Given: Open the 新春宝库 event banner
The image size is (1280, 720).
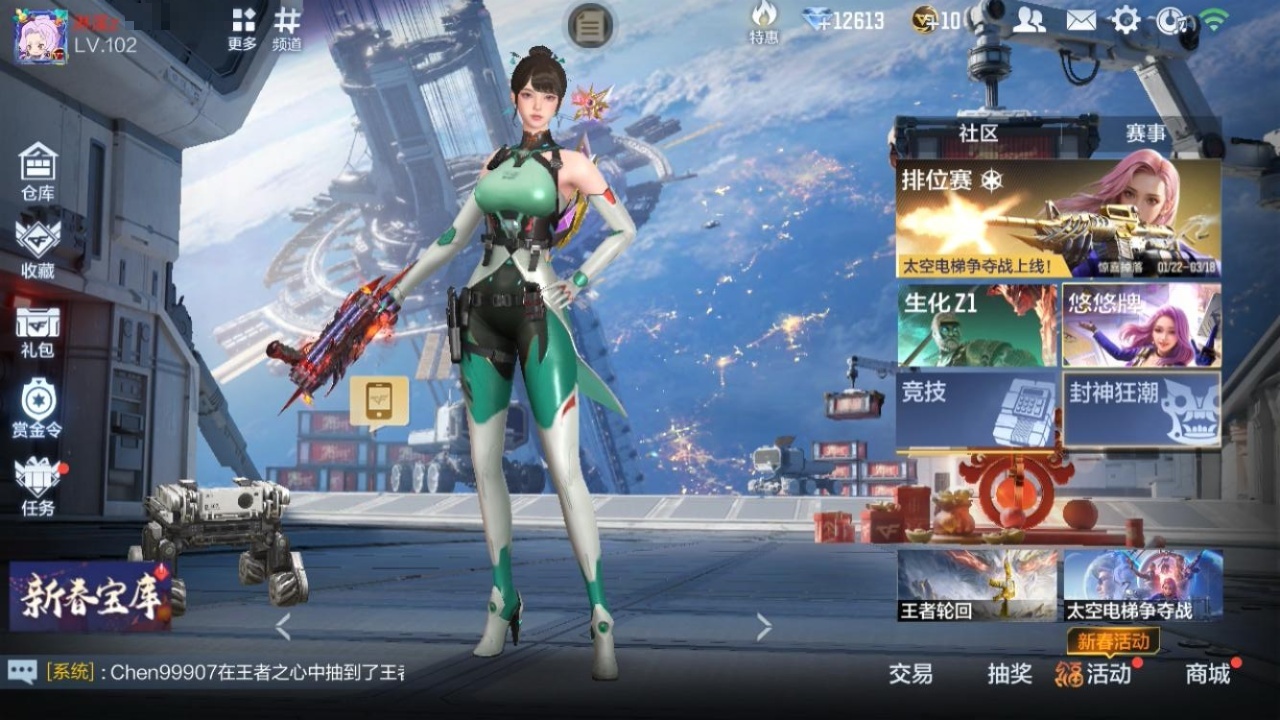Looking at the screenshot, I should point(90,596).
